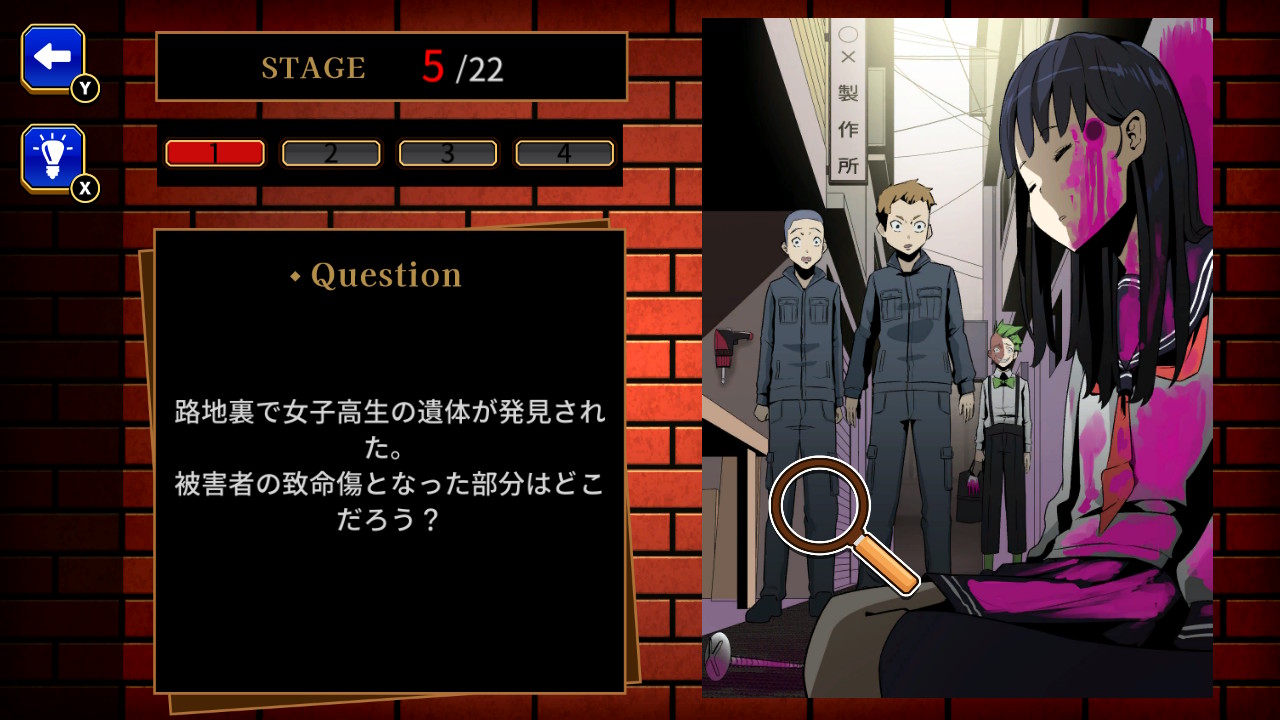Switch to question tab 2

(331, 153)
